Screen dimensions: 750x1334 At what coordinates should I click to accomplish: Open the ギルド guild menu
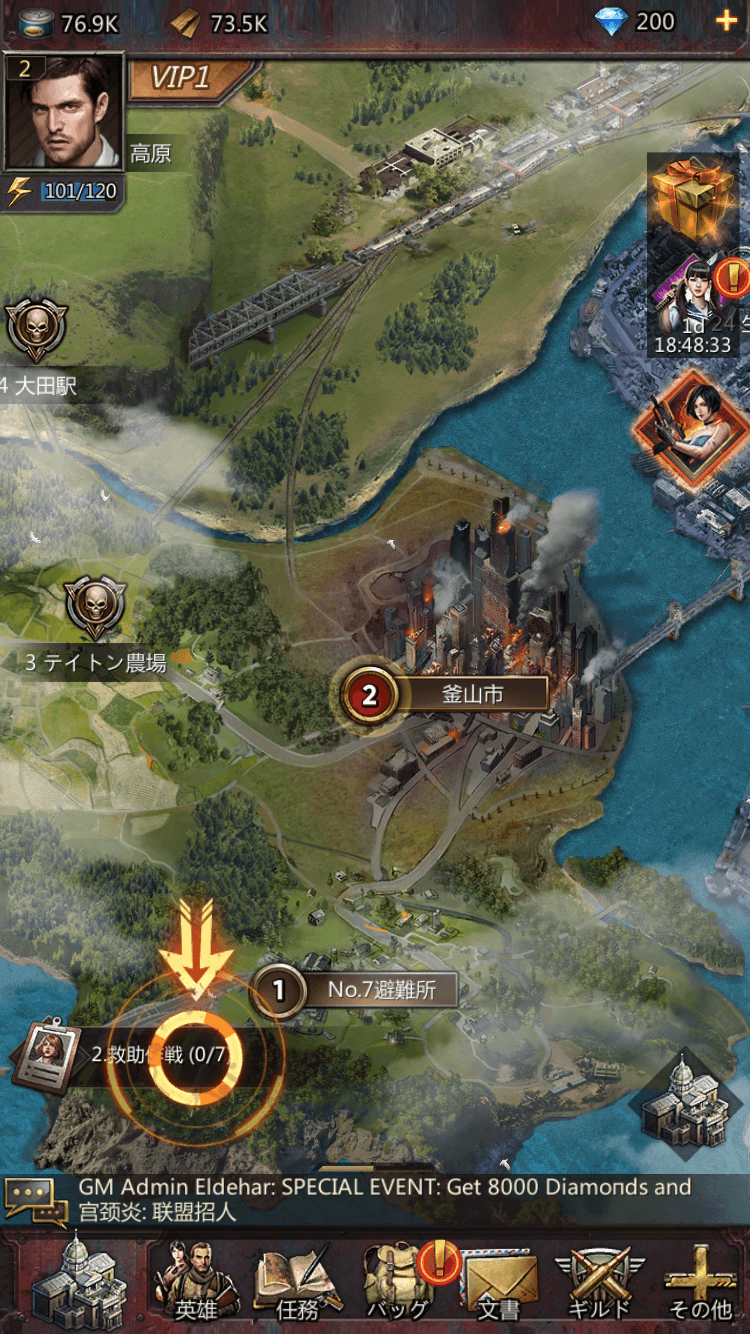click(601, 1283)
